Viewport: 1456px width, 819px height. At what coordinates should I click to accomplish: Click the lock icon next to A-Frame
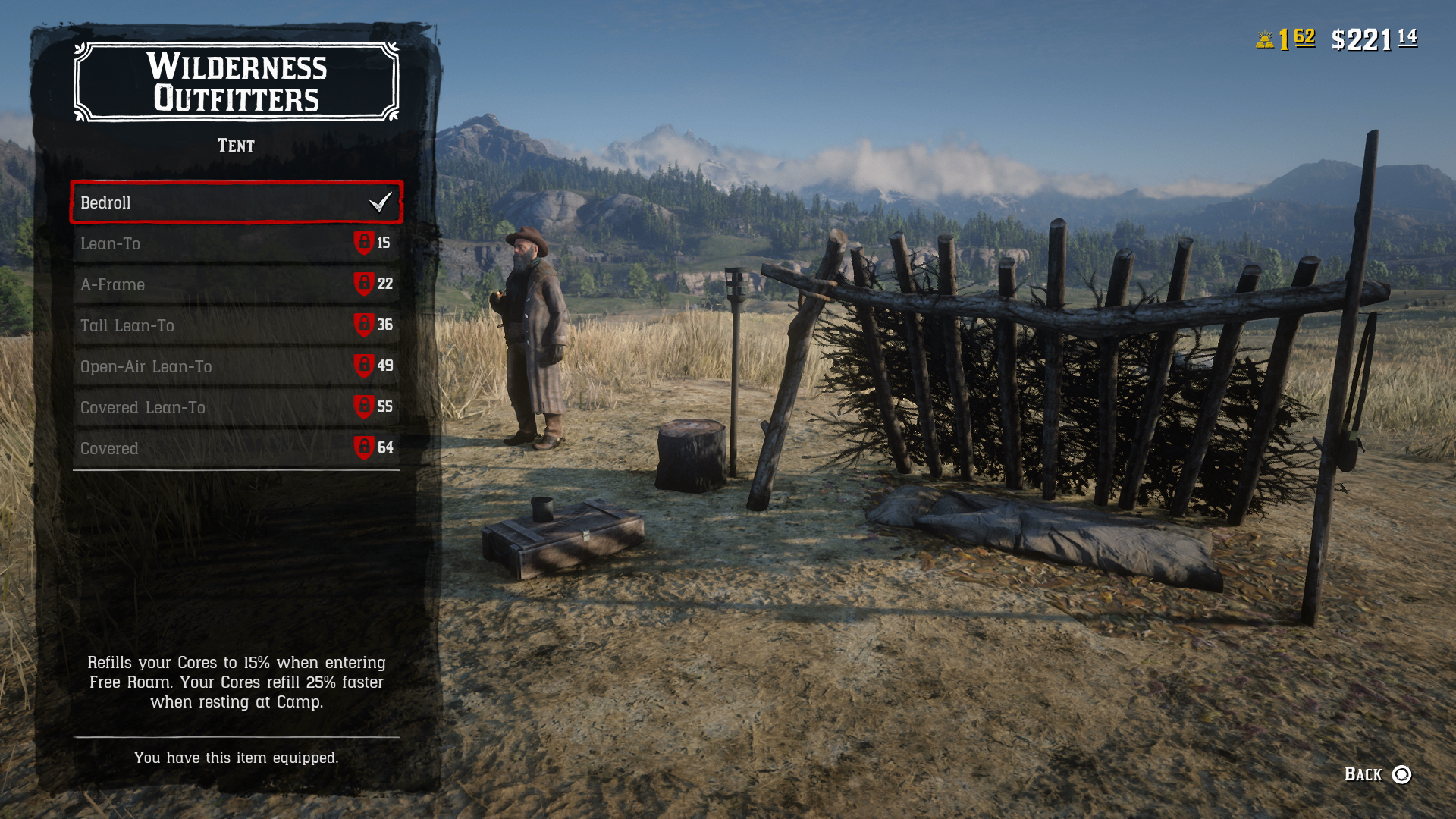[x=364, y=284]
